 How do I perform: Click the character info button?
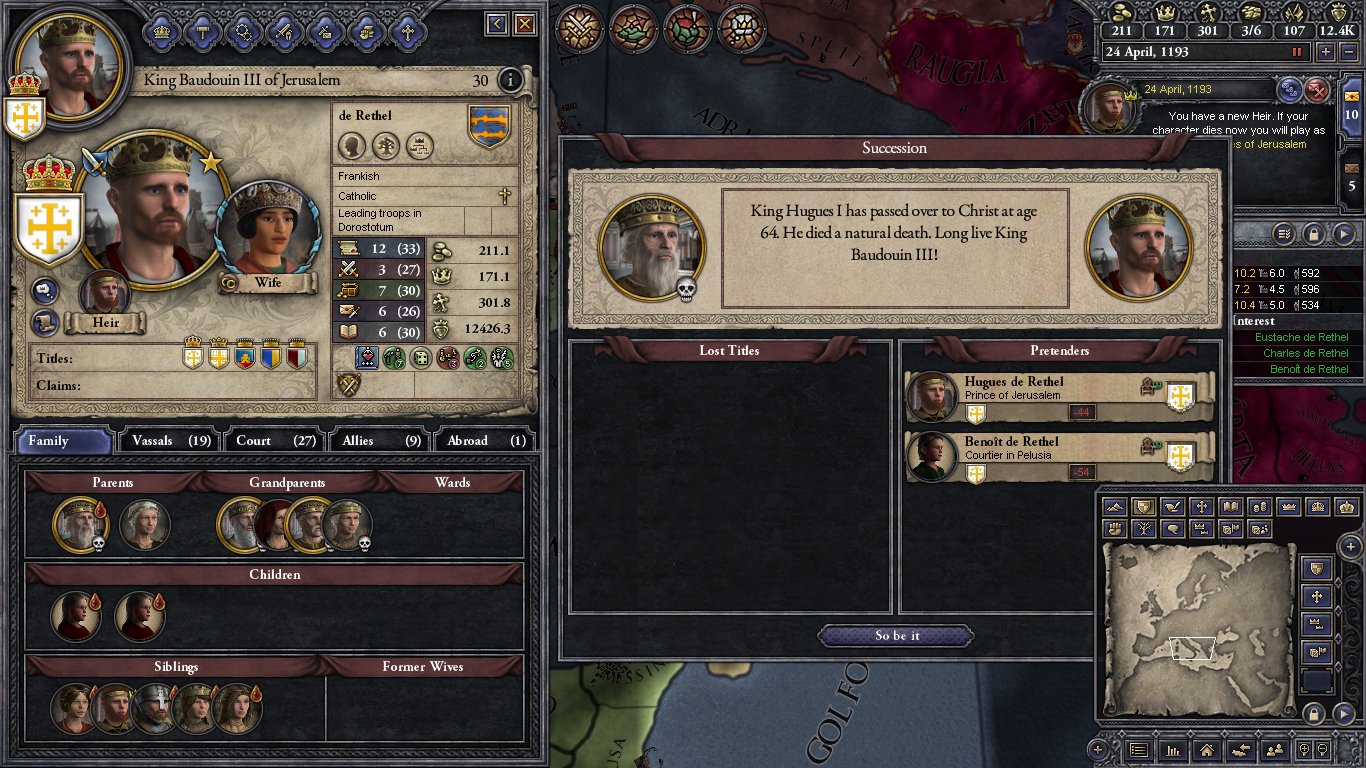coord(510,81)
